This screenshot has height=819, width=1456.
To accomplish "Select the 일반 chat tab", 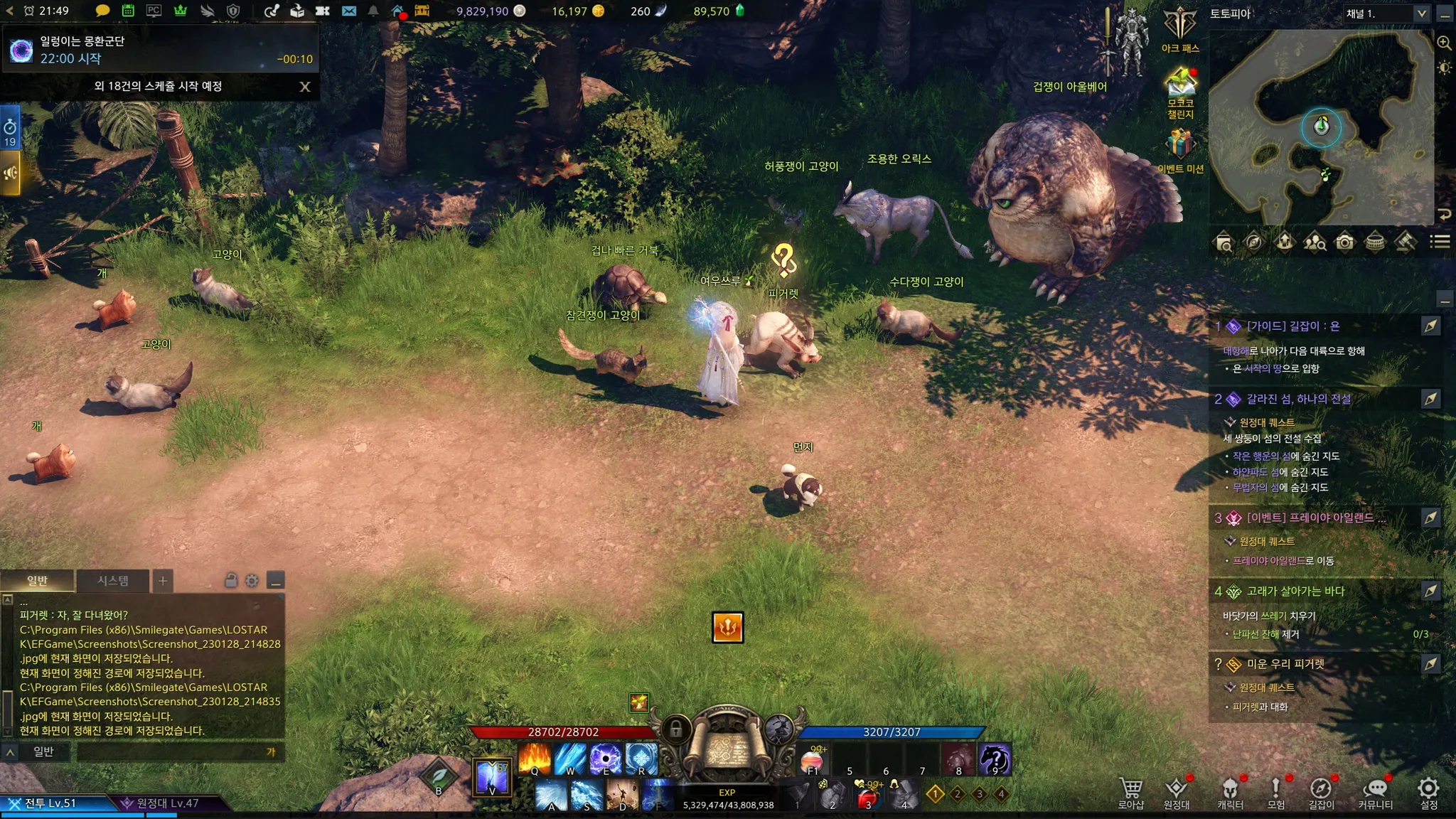I will (38, 581).
